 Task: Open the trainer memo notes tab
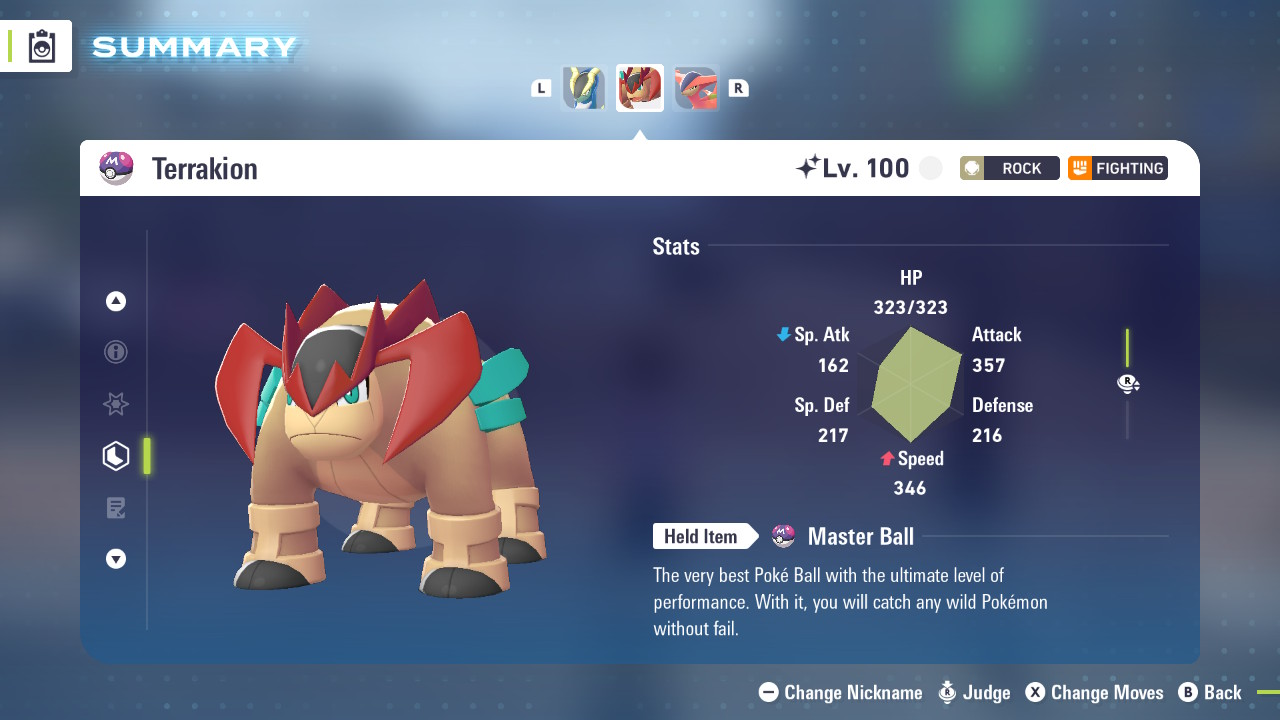click(x=116, y=508)
